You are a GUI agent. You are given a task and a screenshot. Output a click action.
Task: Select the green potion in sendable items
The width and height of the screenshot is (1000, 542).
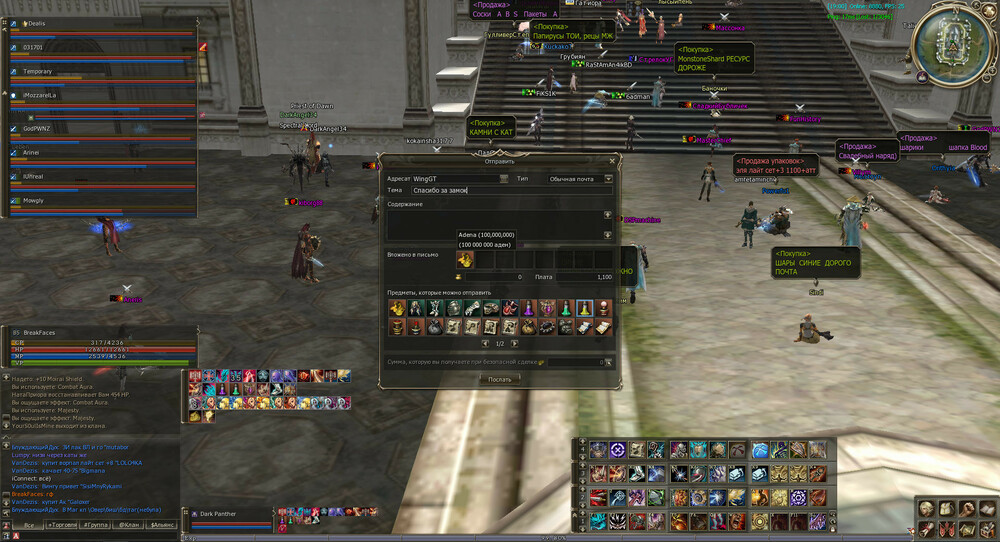point(565,308)
